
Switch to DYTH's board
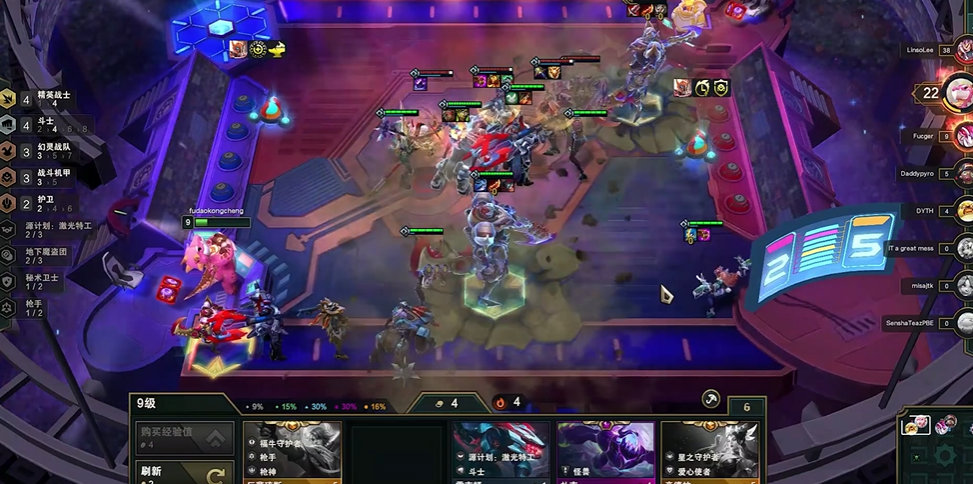point(963,210)
